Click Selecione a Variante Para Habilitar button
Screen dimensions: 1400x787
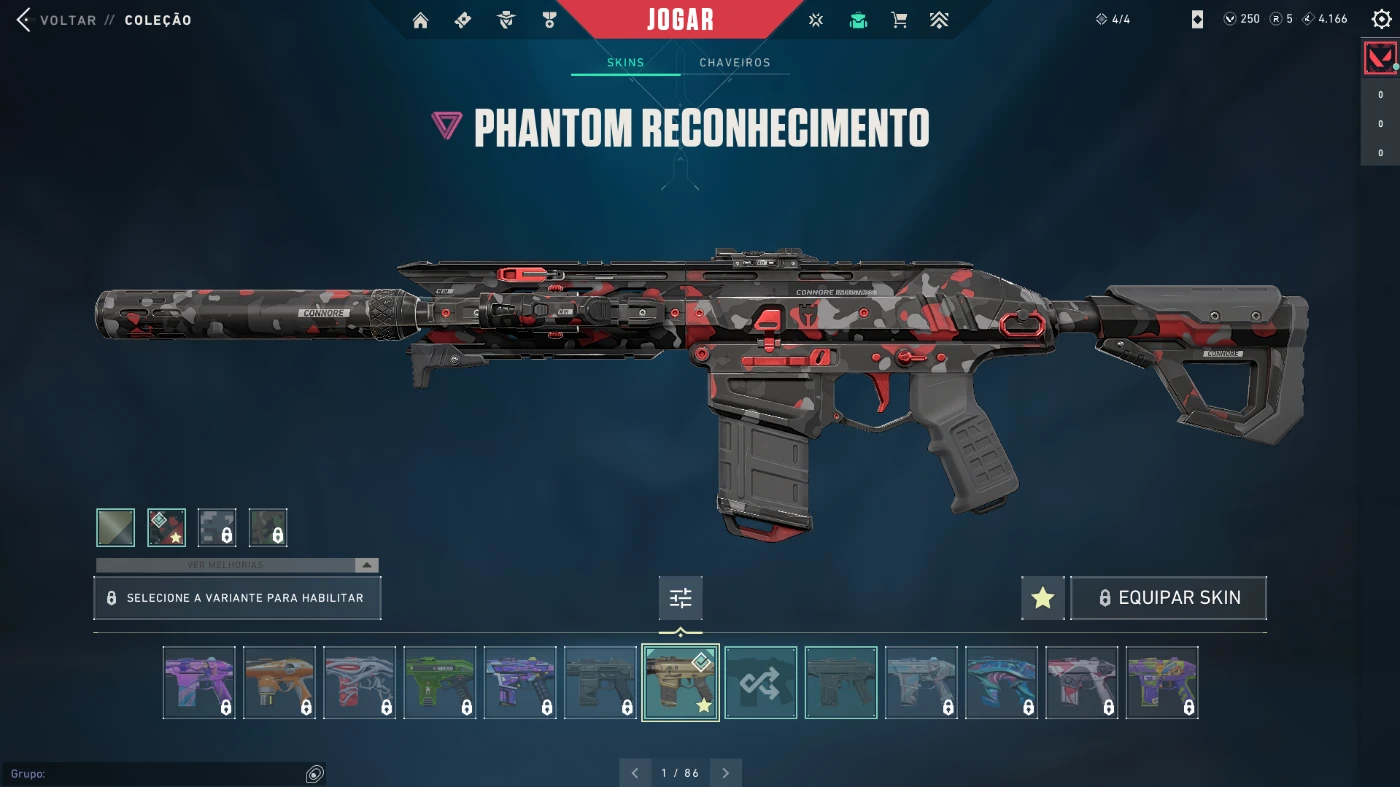coord(237,598)
